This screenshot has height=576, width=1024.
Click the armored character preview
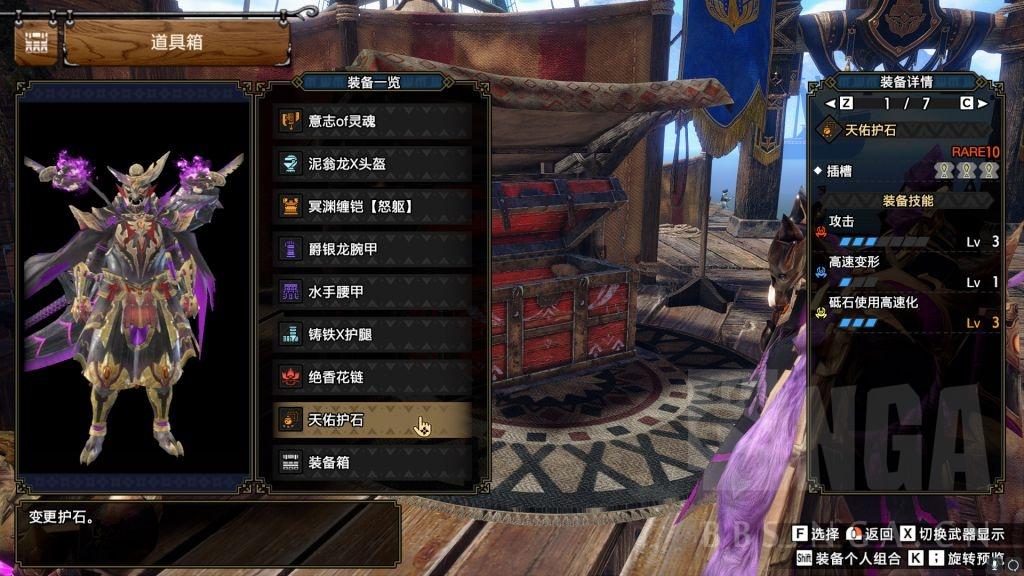134,300
